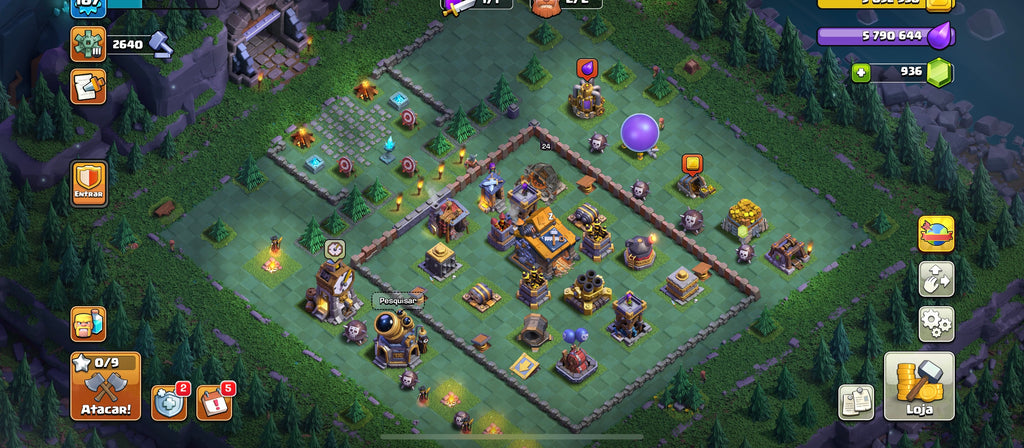This screenshot has width=1024, height=448.
Task: Open the colorful airship event button
Action: pyautogui.click(x=936, y=234)
